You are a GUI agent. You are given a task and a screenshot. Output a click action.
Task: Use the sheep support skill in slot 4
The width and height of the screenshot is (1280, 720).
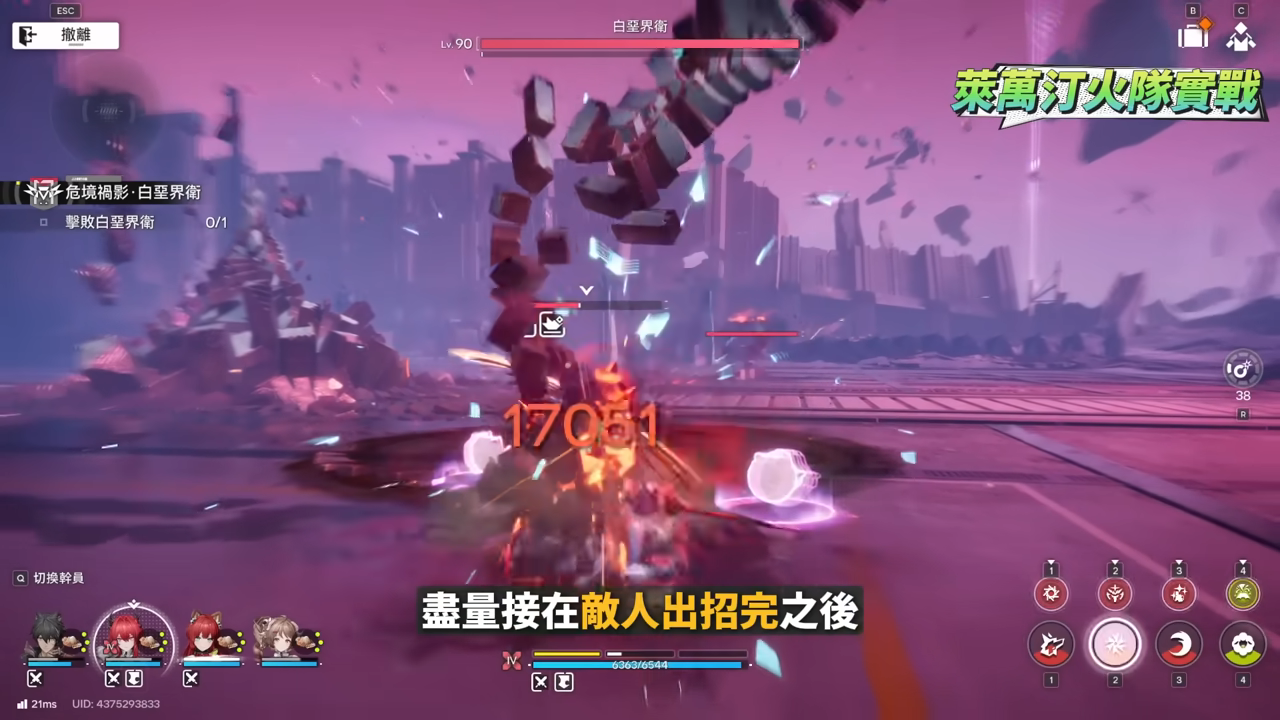click(1240, 643)
